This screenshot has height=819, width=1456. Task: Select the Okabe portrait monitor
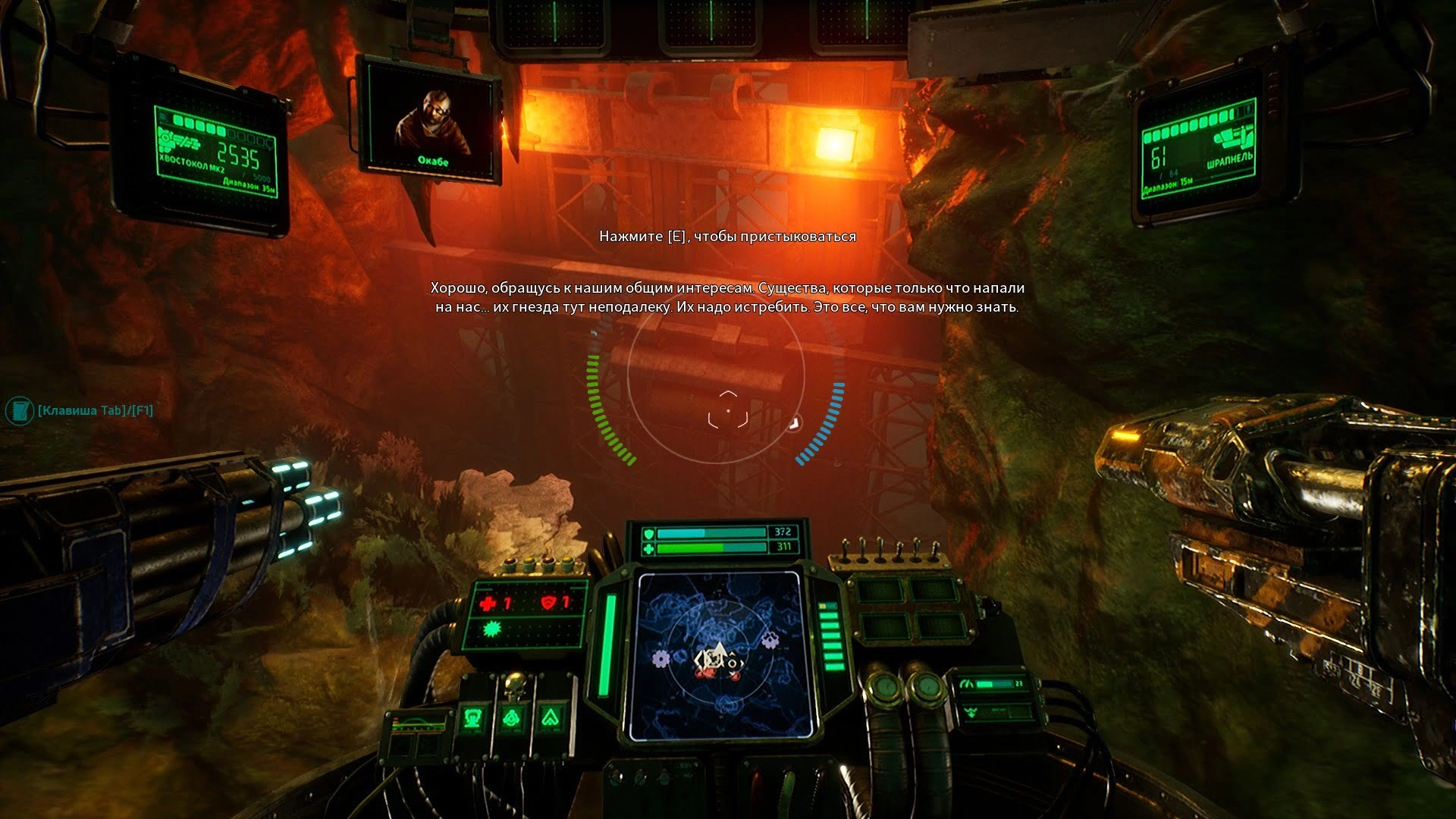click(429, 120)
